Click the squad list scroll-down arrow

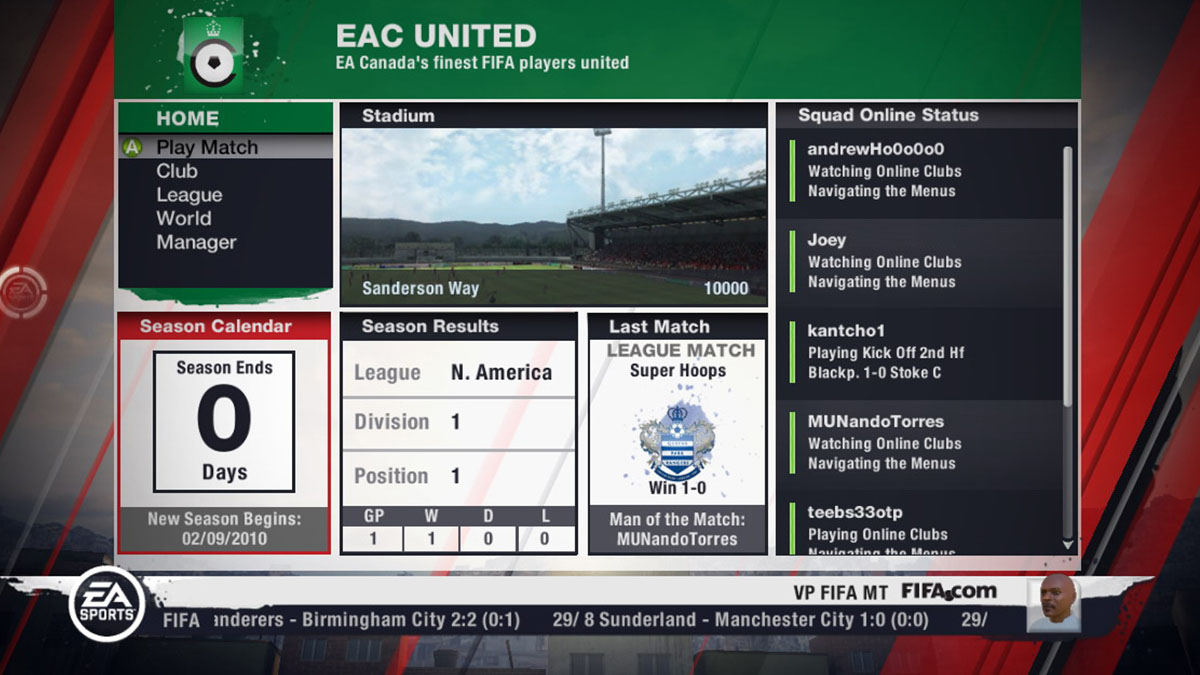[x=1067, y=545]
